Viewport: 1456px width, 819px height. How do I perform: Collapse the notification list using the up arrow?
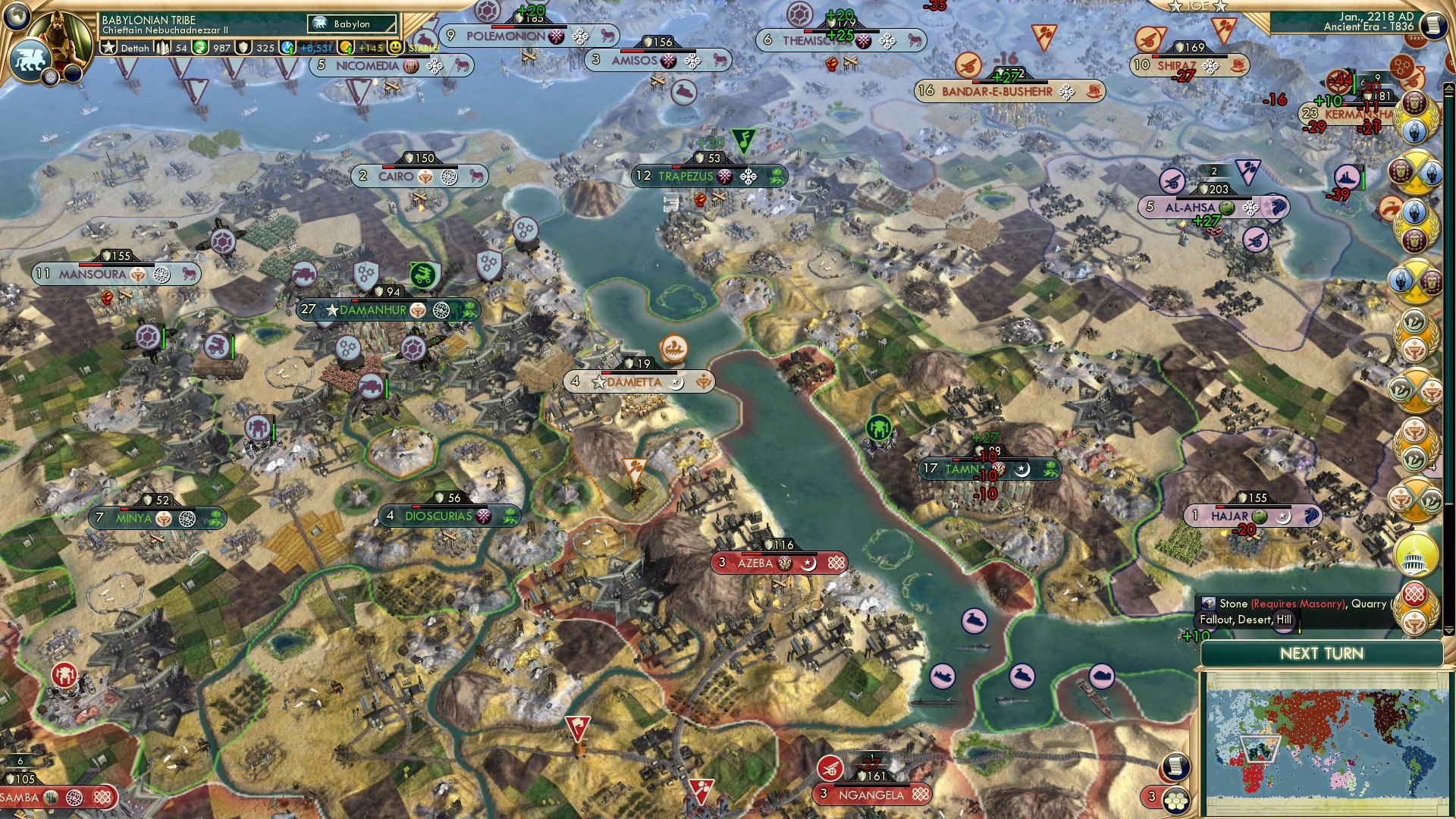1448,86
